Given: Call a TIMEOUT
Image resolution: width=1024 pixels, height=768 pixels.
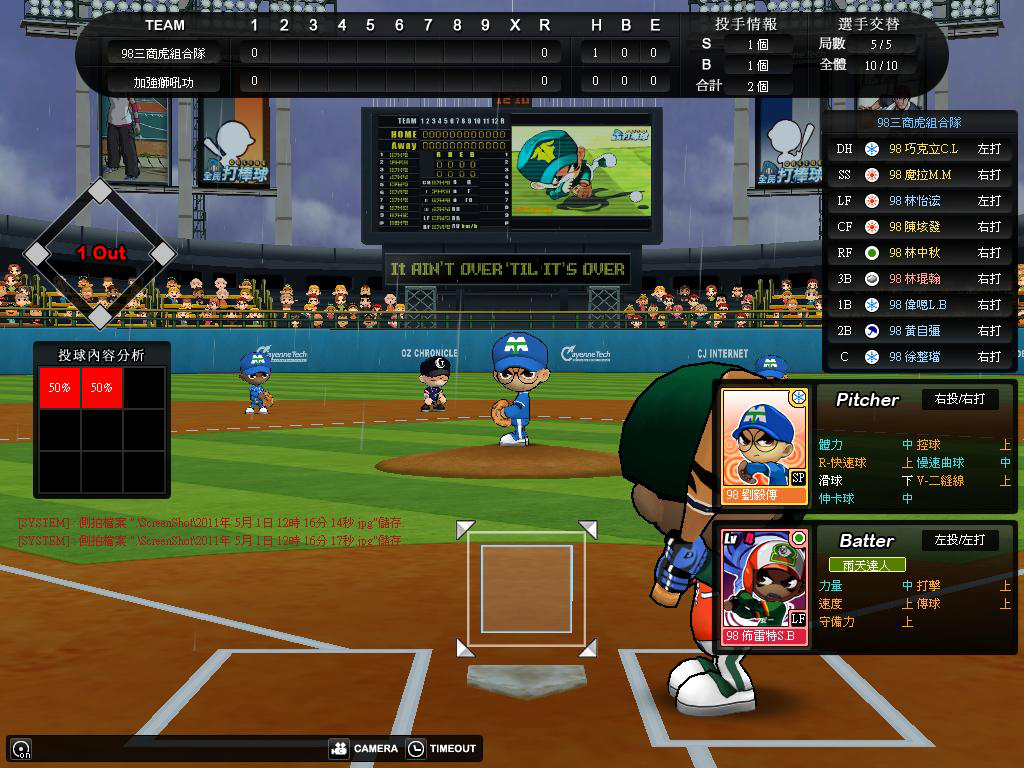Looking at the screenshot, I should [x=442, y=748].
